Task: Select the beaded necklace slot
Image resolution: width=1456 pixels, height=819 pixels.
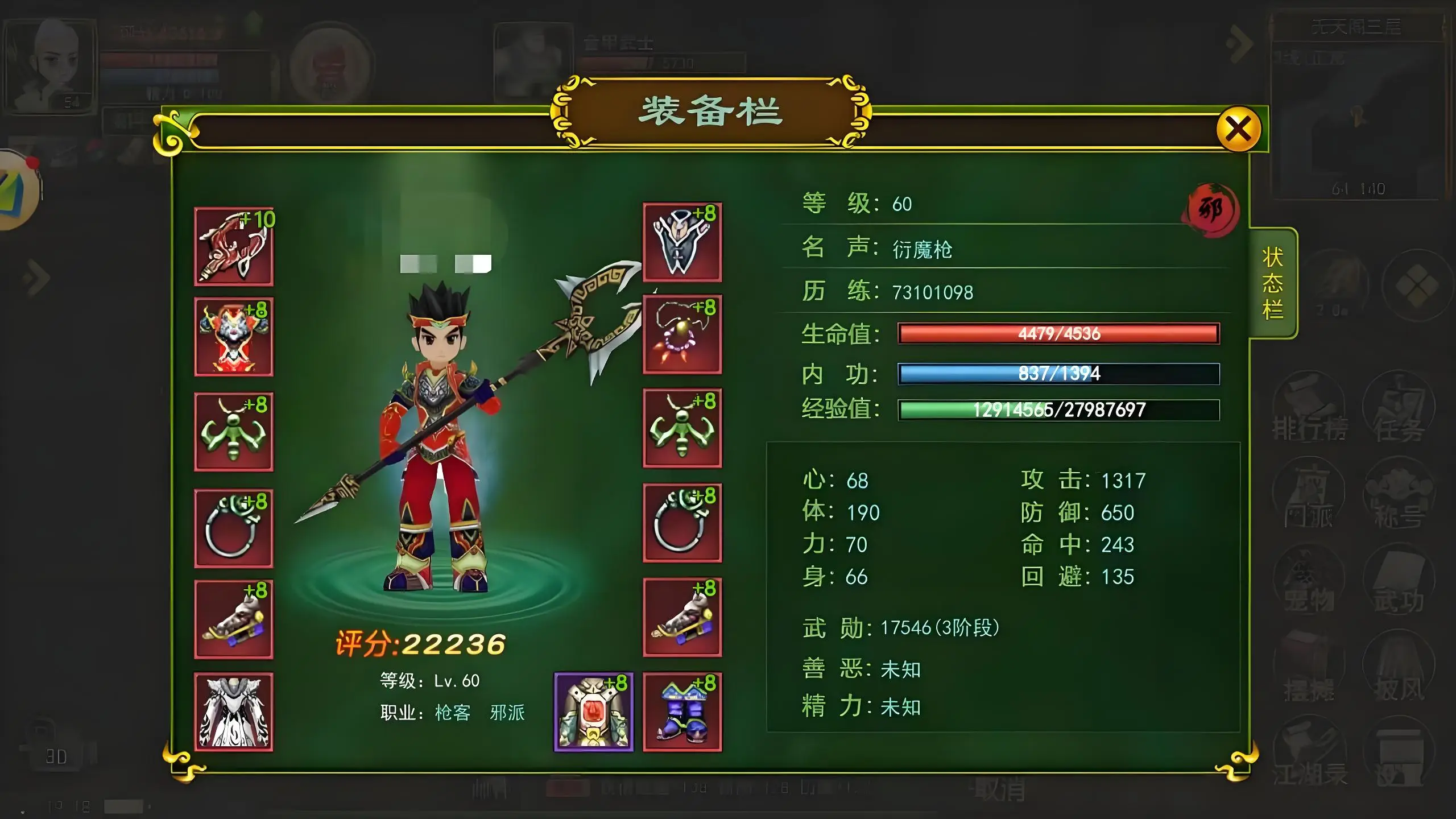Action: point(682,334)
